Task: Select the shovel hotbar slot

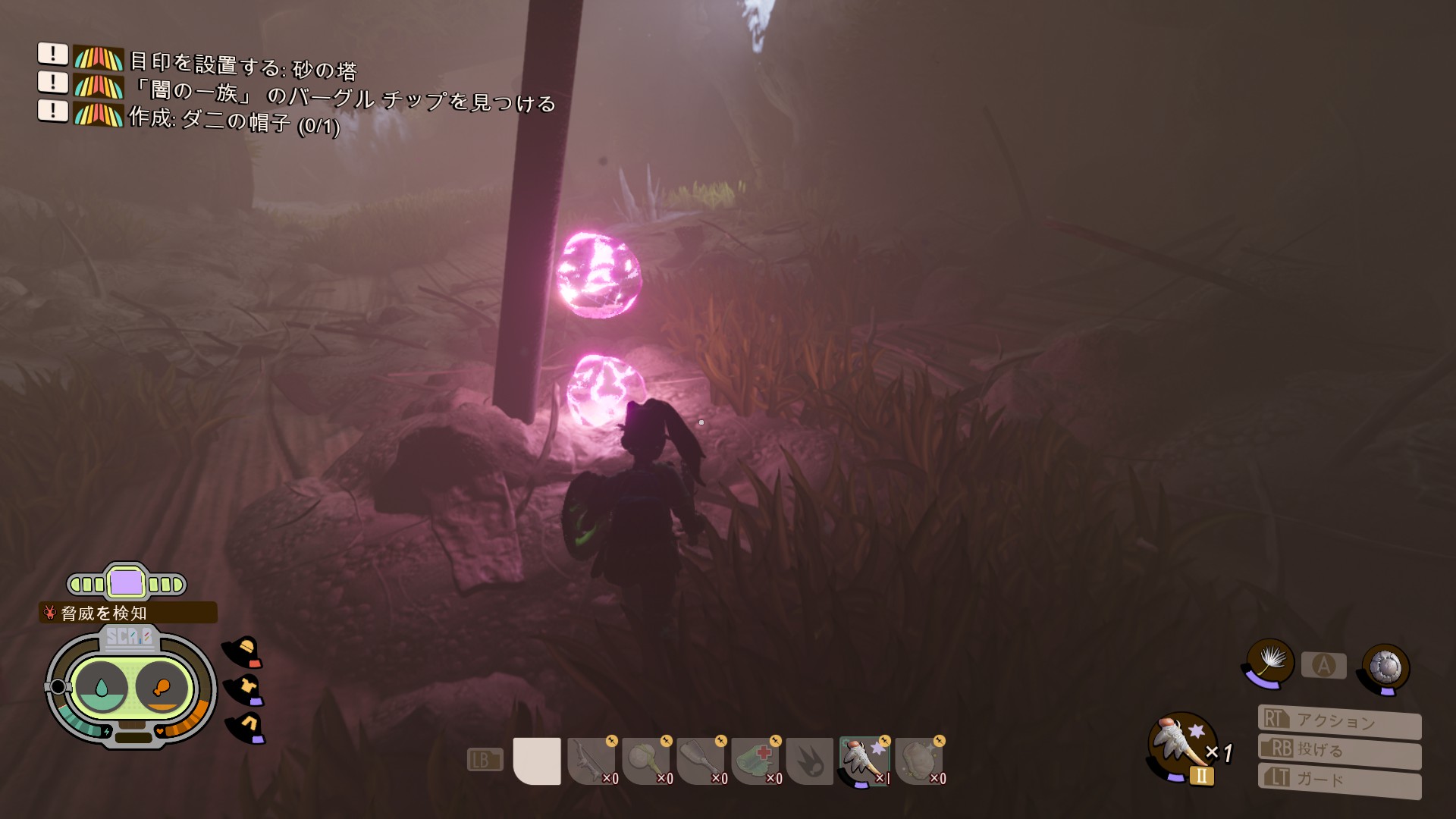Action: pyautogui.click(x=701, y=761)
